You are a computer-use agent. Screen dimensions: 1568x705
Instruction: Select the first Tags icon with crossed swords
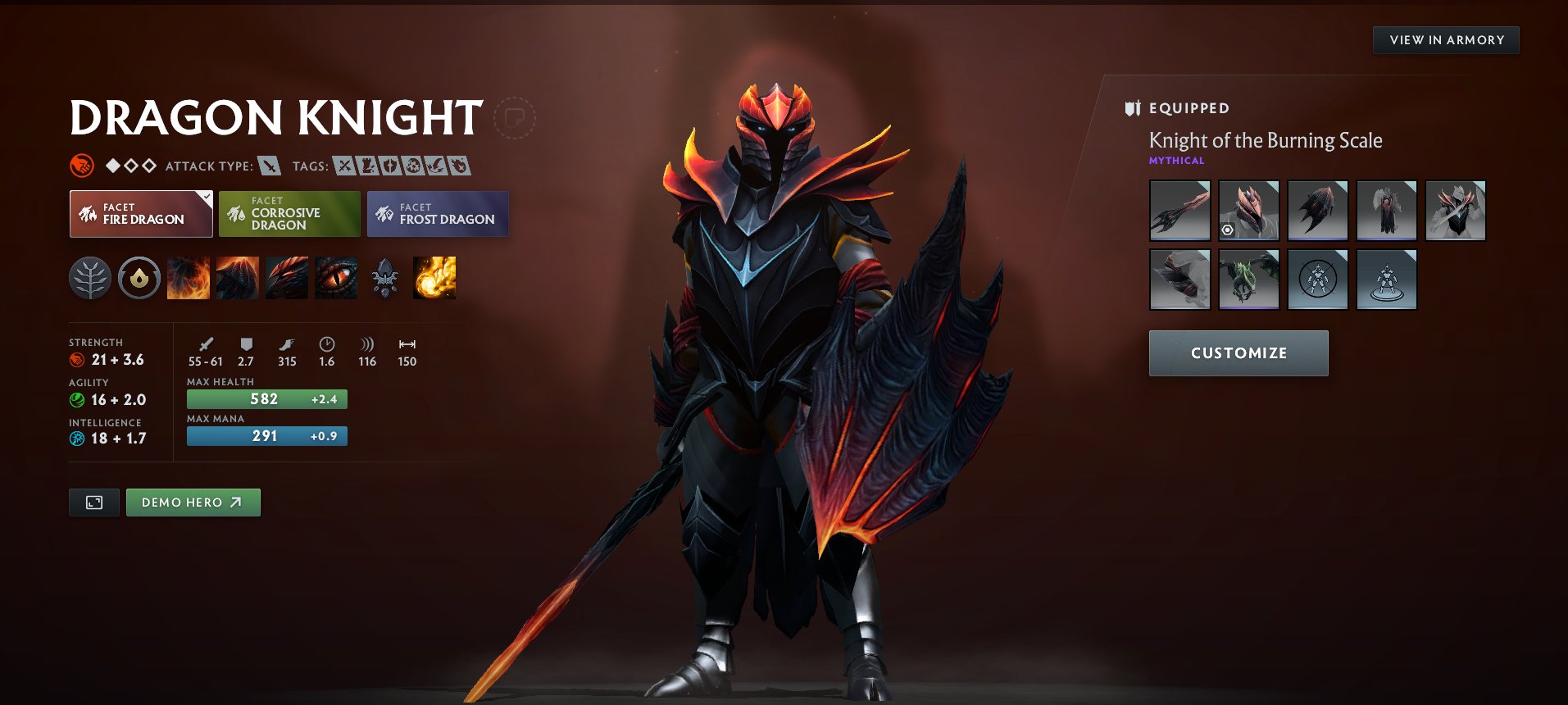point(343,166)
